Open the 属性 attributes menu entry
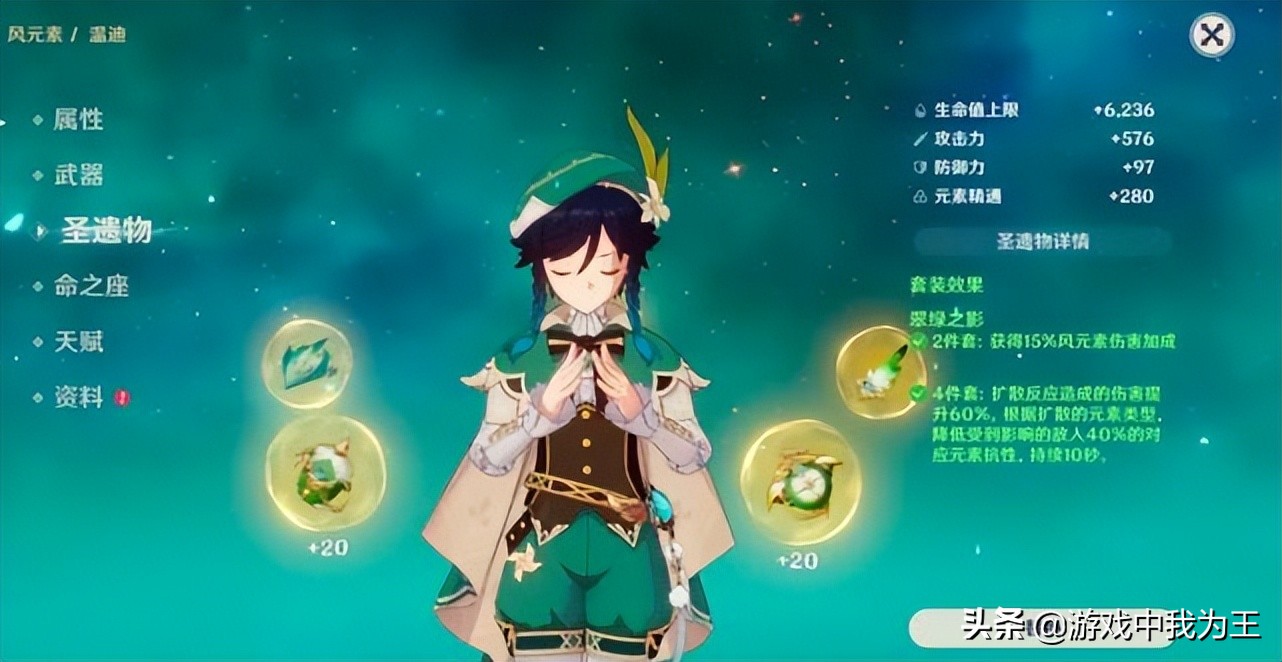This screenshot has width=1282, height=662. [78, 120]
